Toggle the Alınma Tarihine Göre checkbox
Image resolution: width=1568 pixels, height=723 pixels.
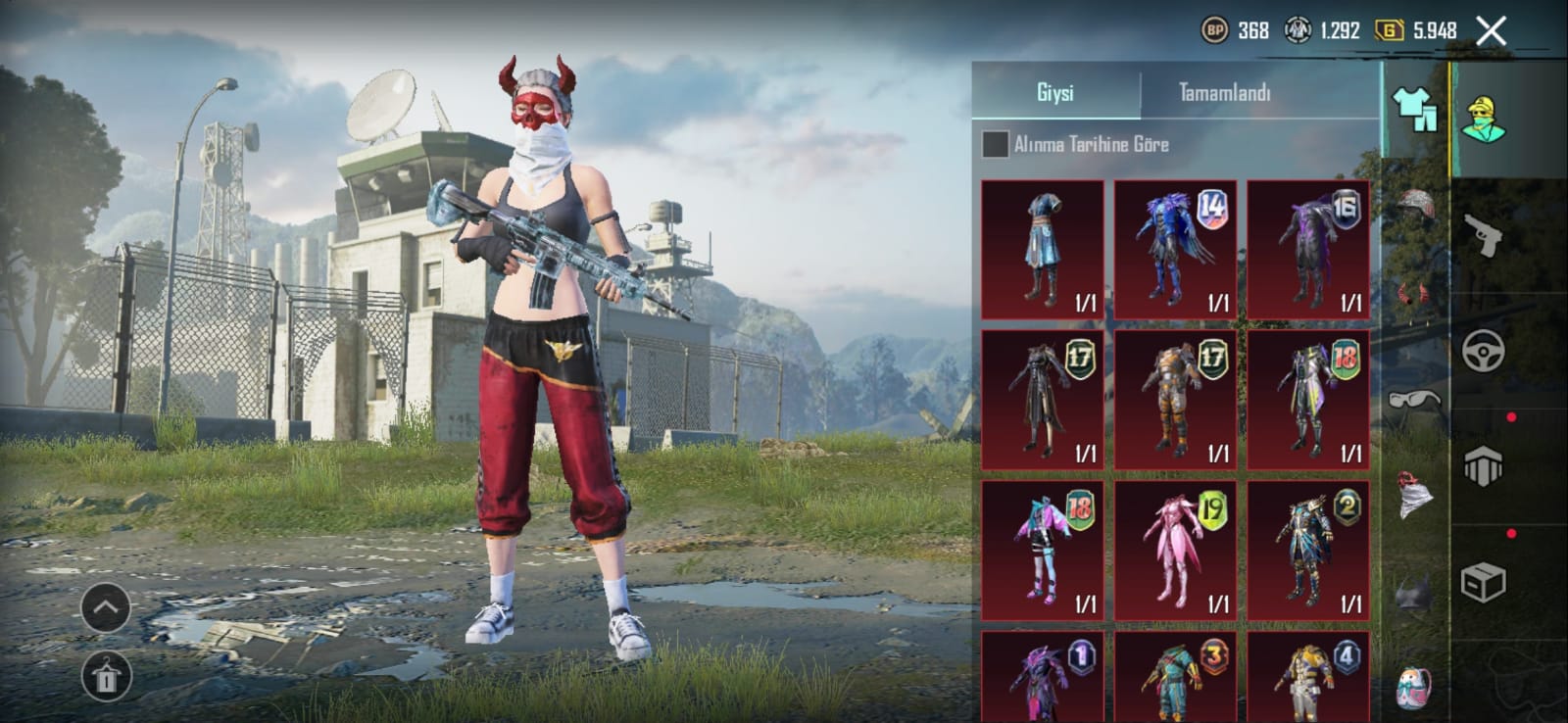(996, 144)
